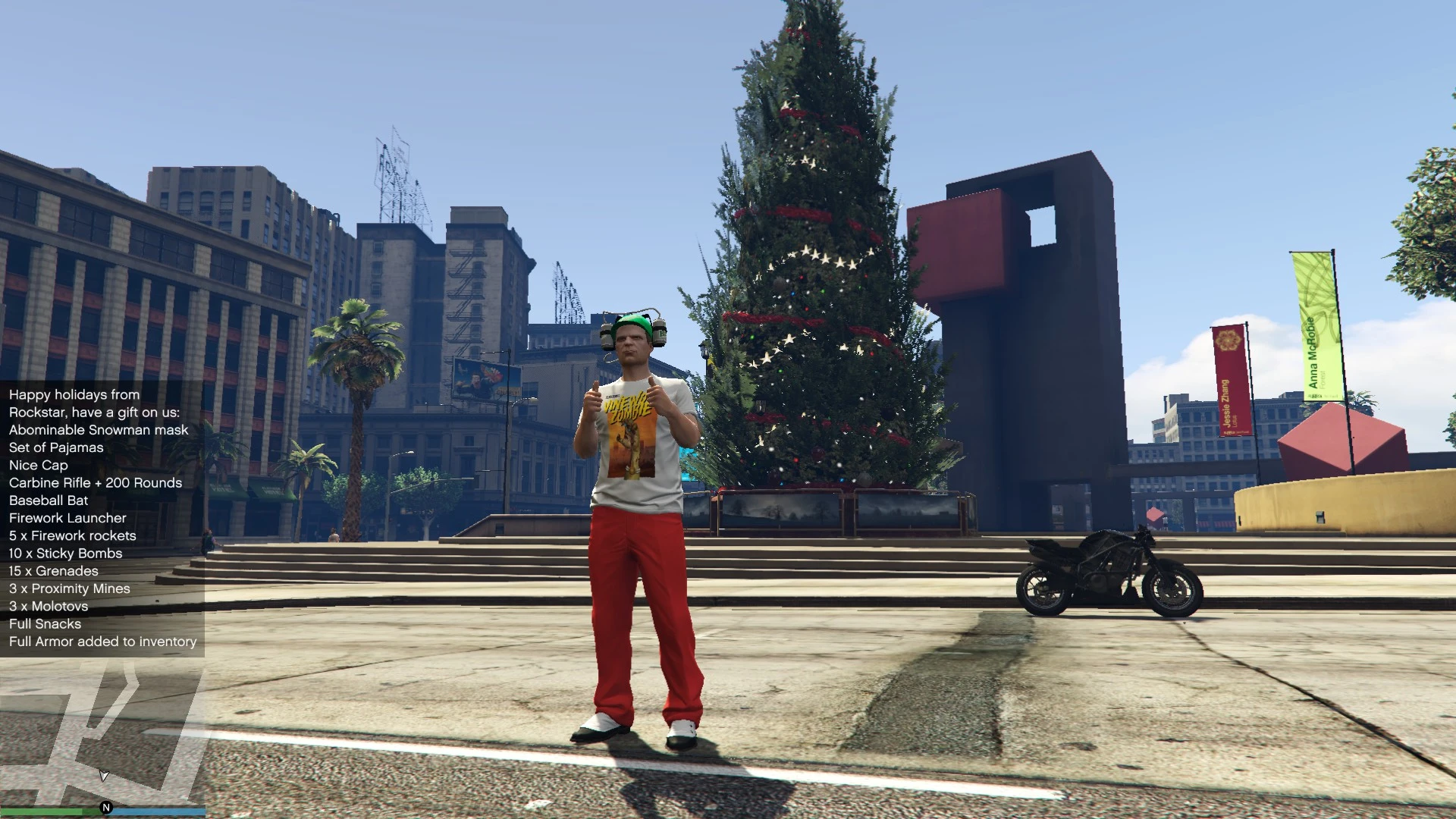Toggle the Full Armor inventory entry
The height and width of the screenshot is (819, 1456).
102,641
